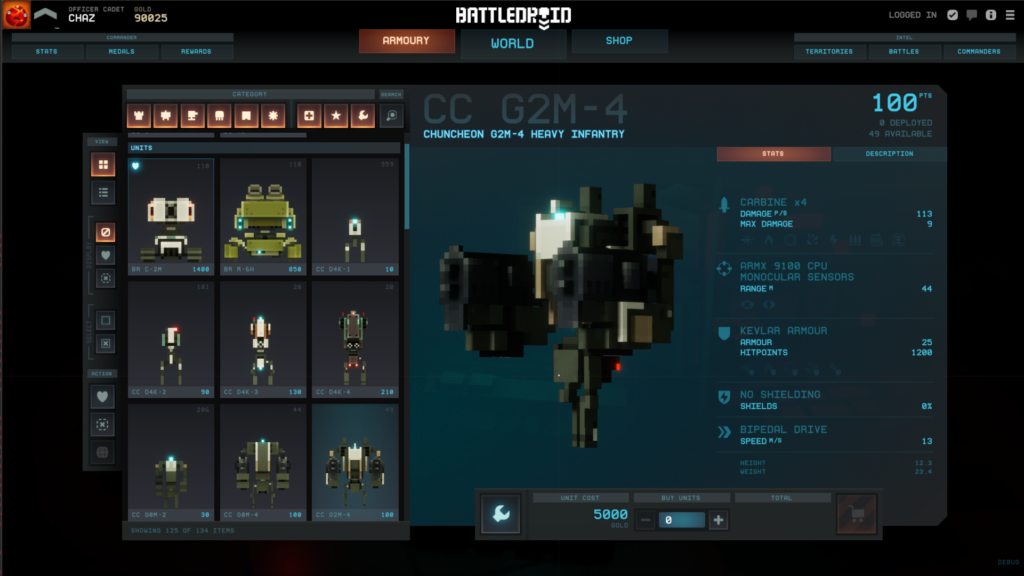Click the magnifier search button
This screenshot has height=576, width=1024.
391,116
